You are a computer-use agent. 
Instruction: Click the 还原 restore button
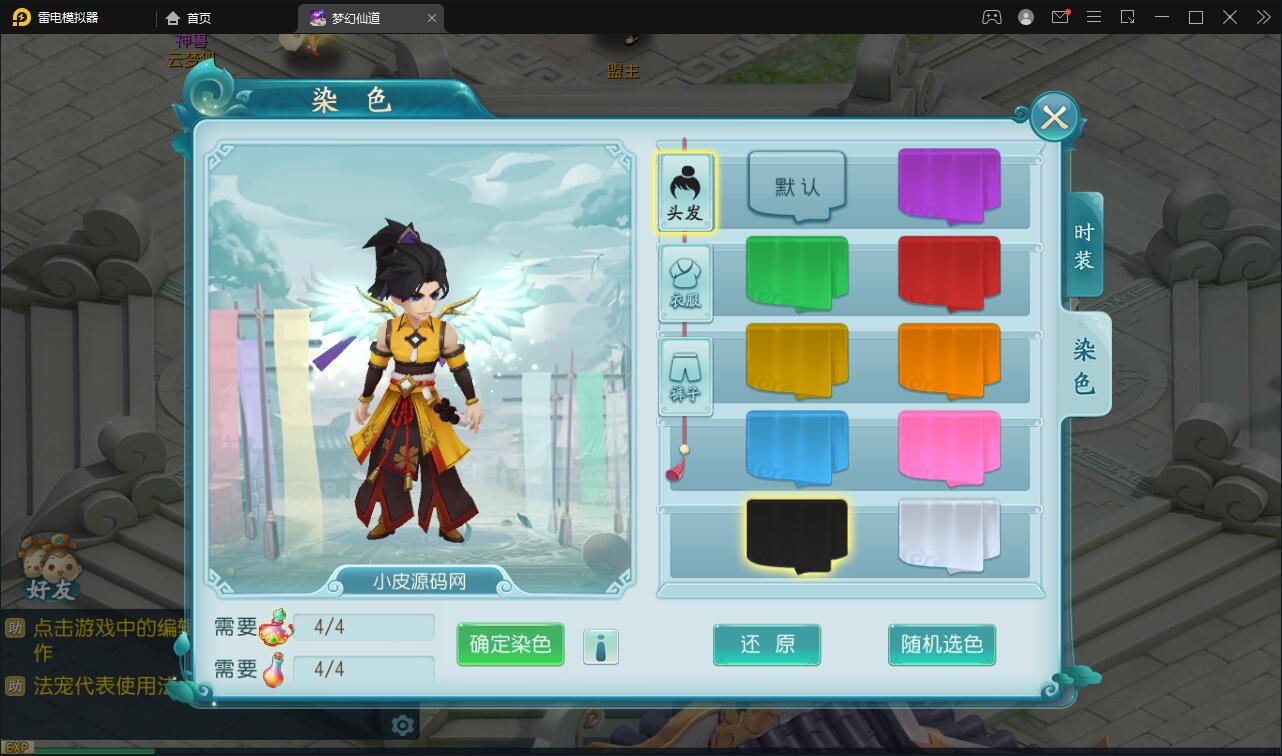coord(767,645)
